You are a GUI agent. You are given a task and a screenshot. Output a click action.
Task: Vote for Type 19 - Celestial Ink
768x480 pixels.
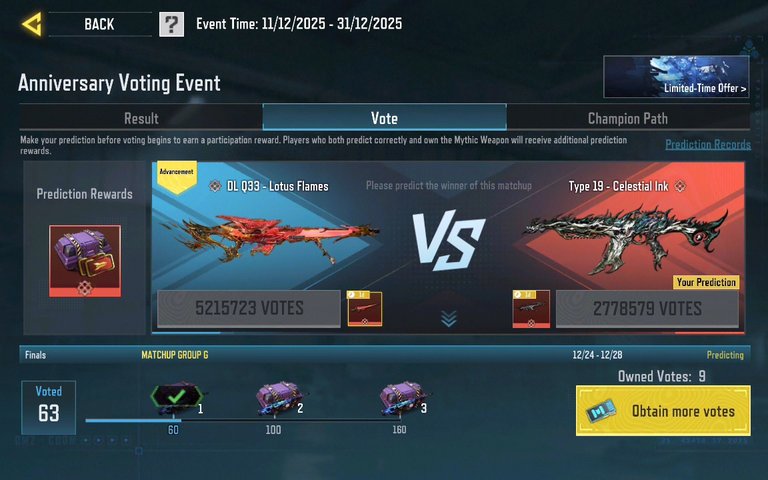pos(647,309)
